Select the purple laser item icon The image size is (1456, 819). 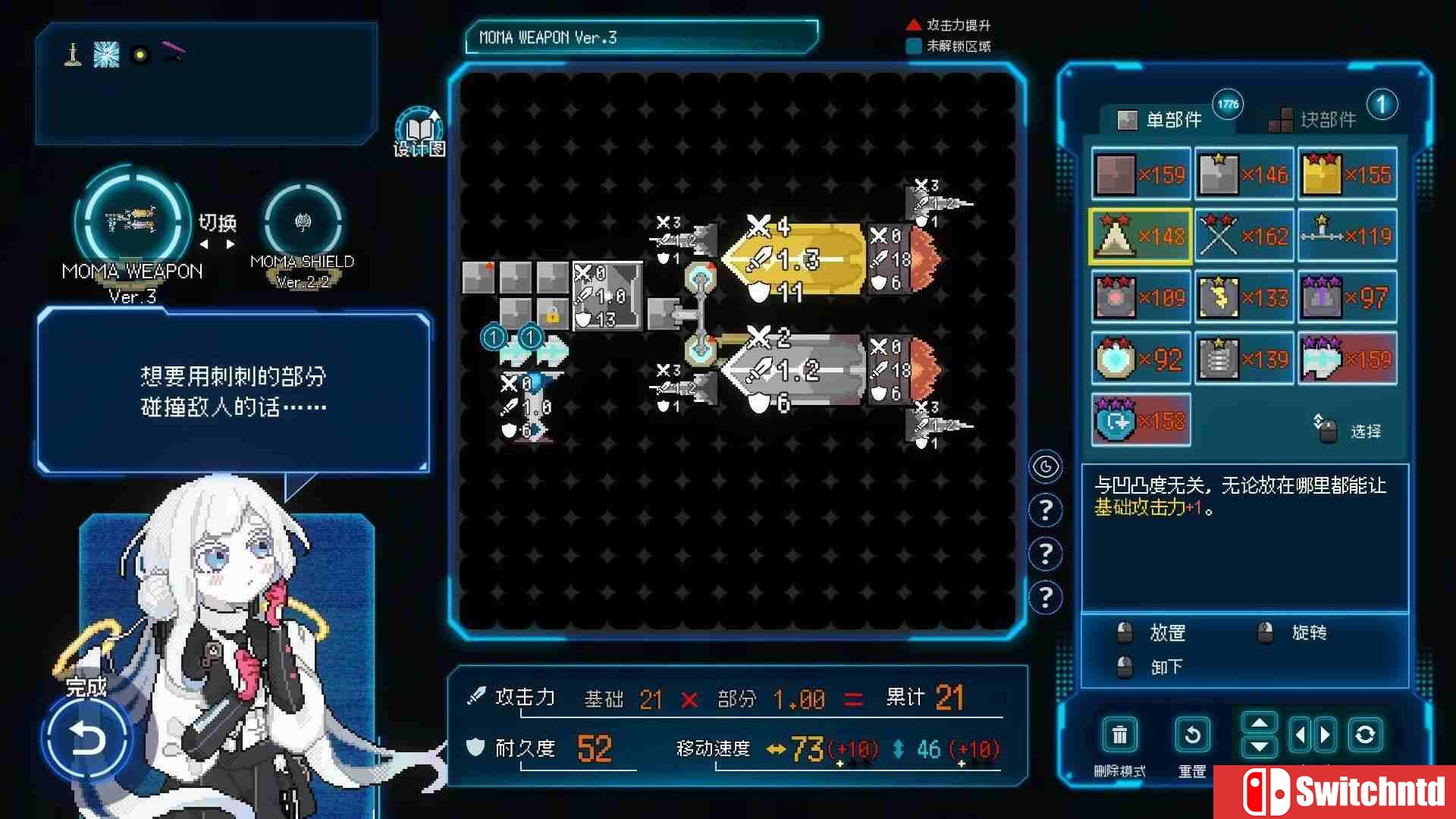tap(173, 50)
